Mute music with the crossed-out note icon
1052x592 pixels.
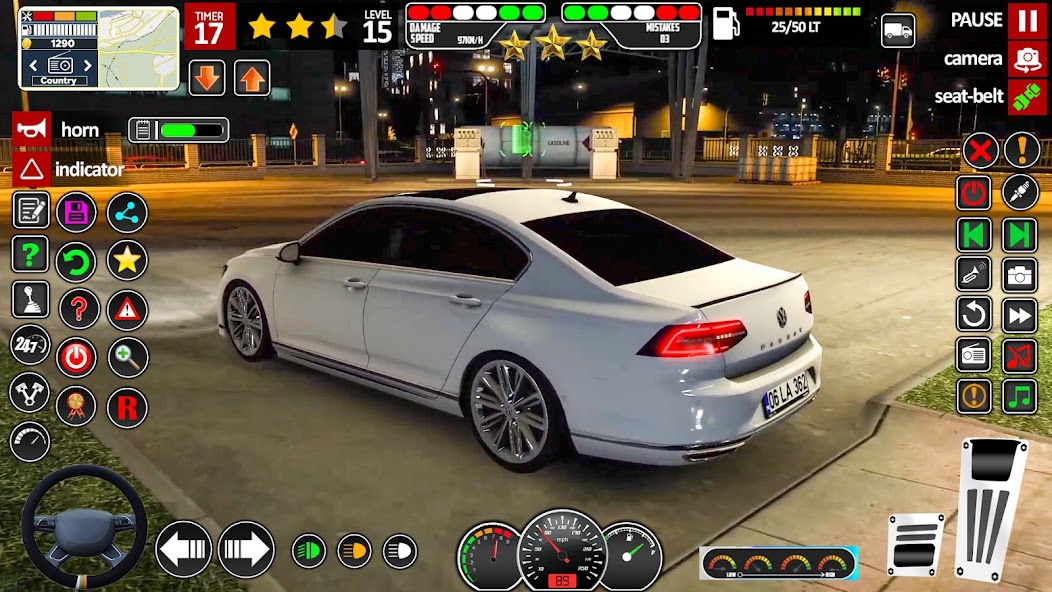coord(1020,355)
